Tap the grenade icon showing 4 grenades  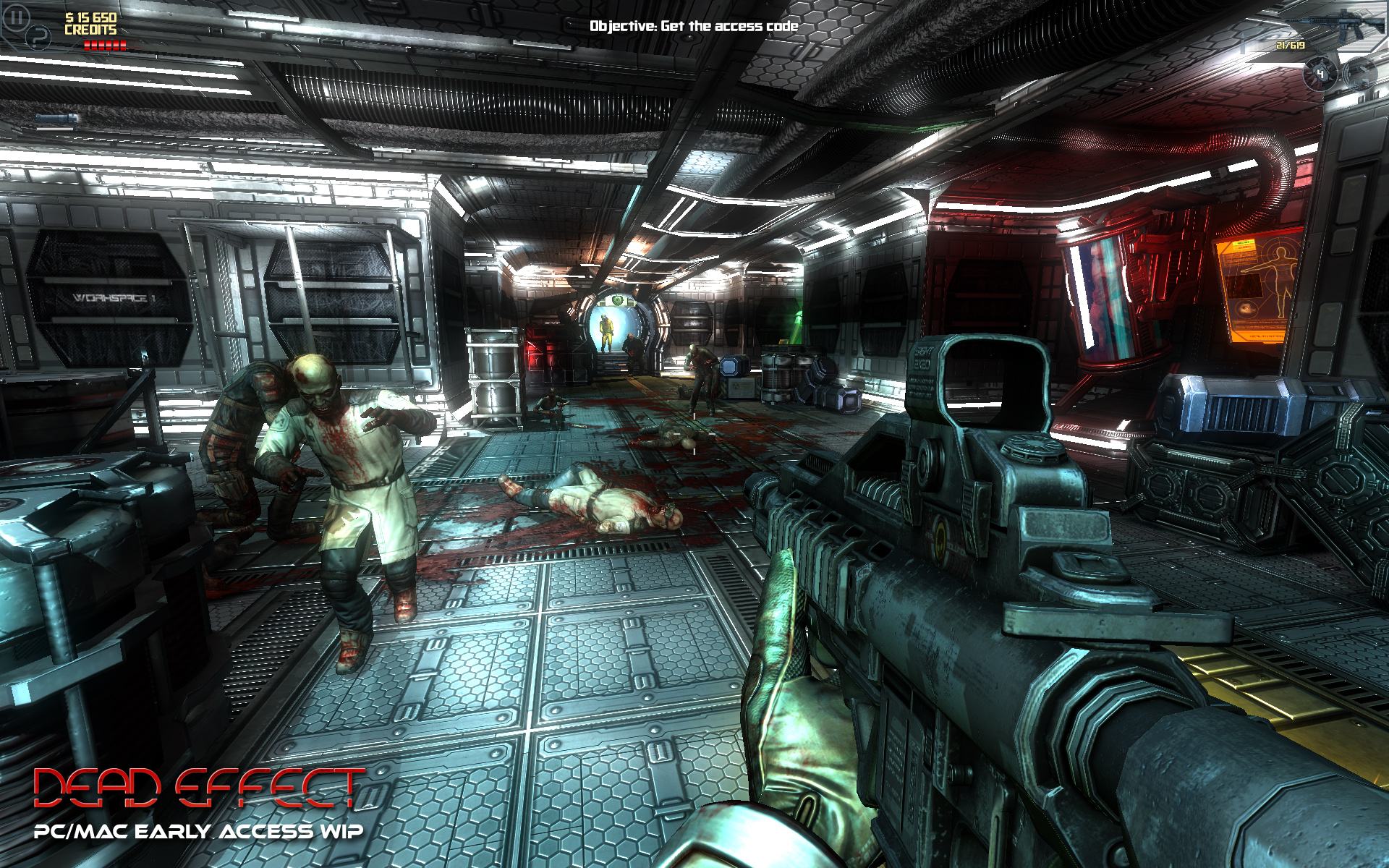click(1320, 72)
